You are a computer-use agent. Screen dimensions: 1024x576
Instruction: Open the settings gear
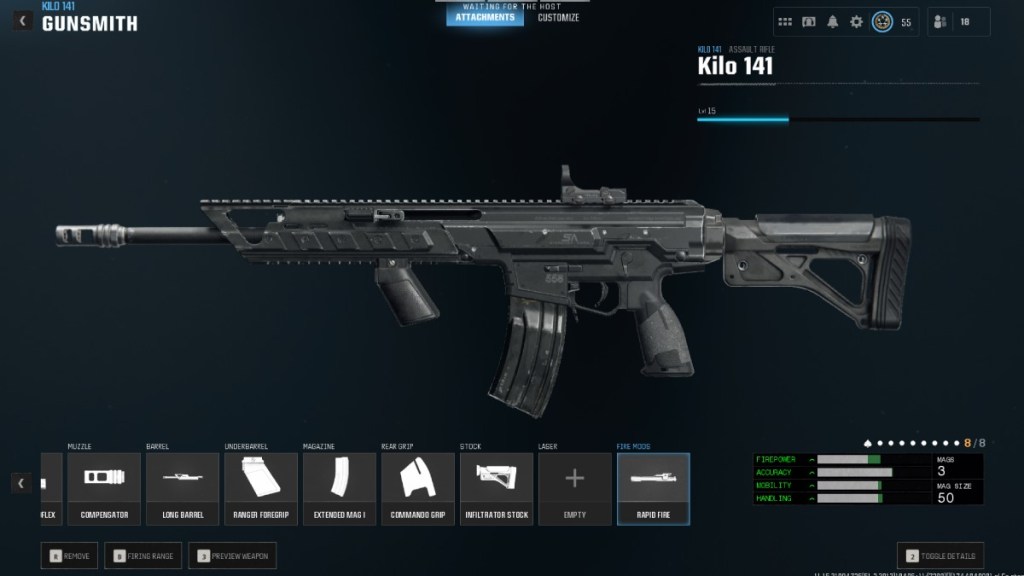pos(856,22)
